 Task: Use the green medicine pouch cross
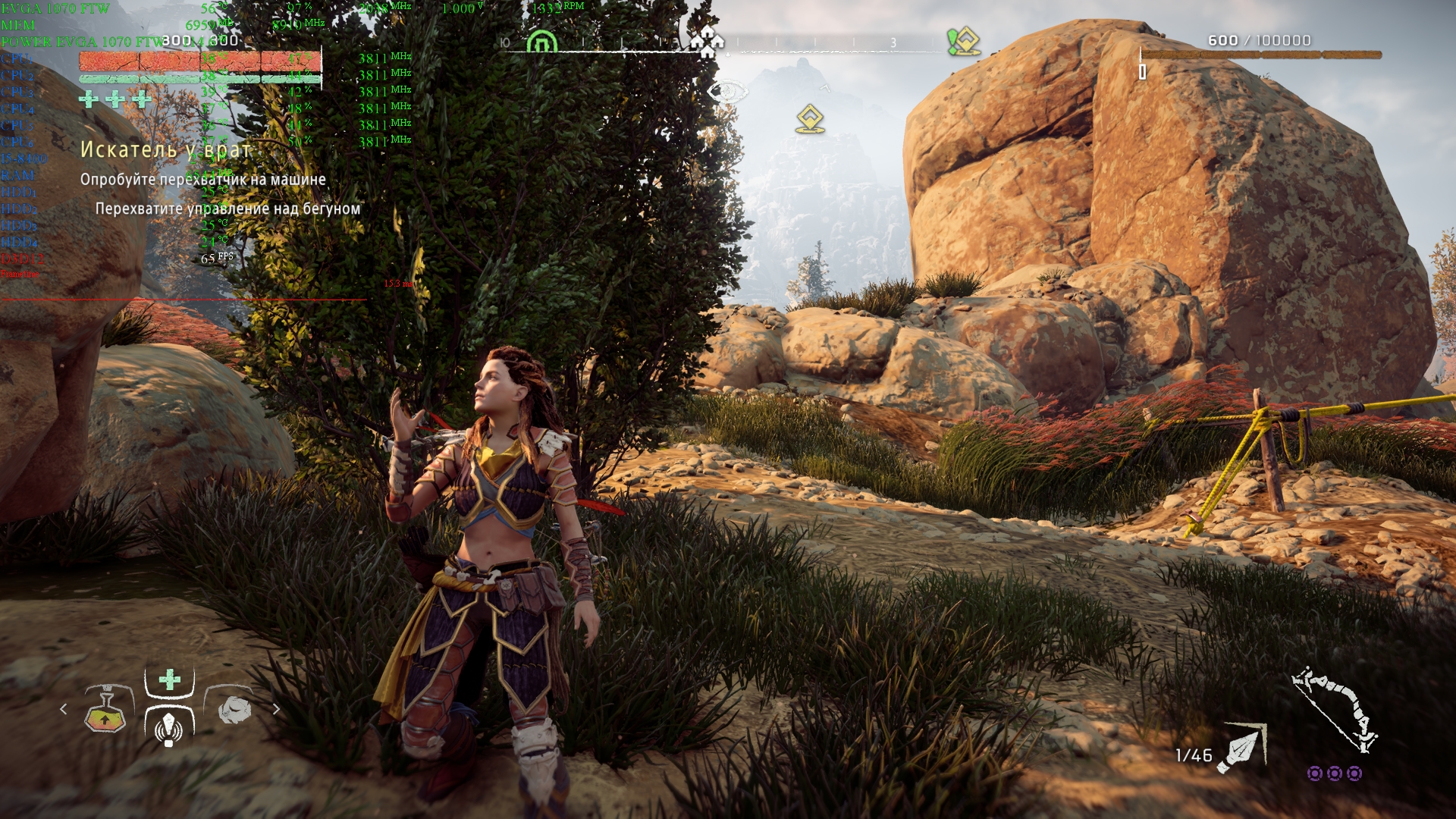tap(170, 679)
